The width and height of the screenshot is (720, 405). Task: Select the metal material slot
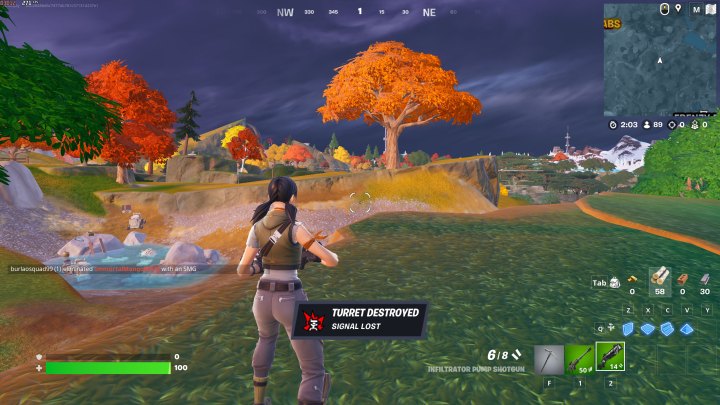click(705, 279)
